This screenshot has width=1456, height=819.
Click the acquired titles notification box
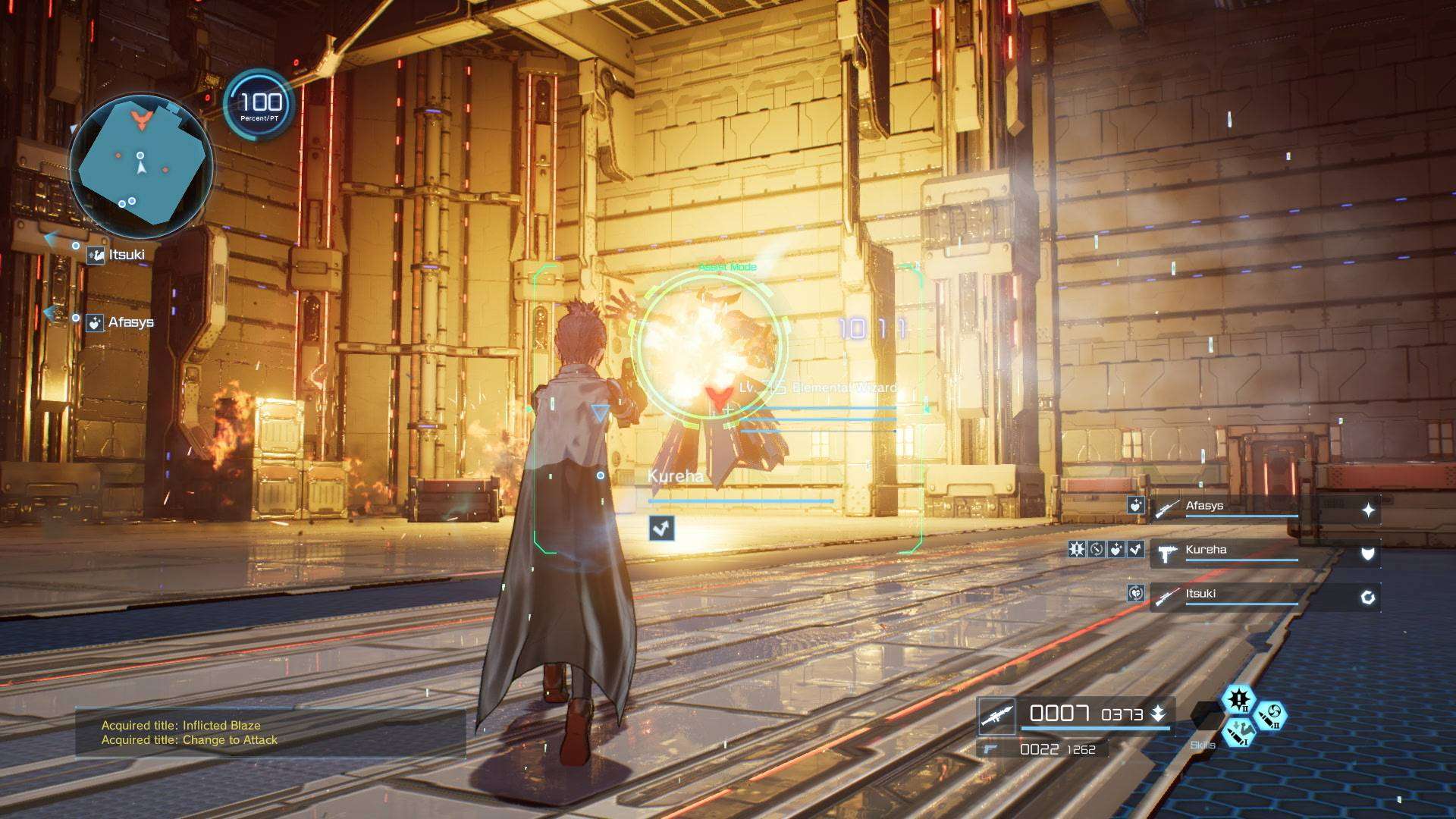[x=270, y=733]
